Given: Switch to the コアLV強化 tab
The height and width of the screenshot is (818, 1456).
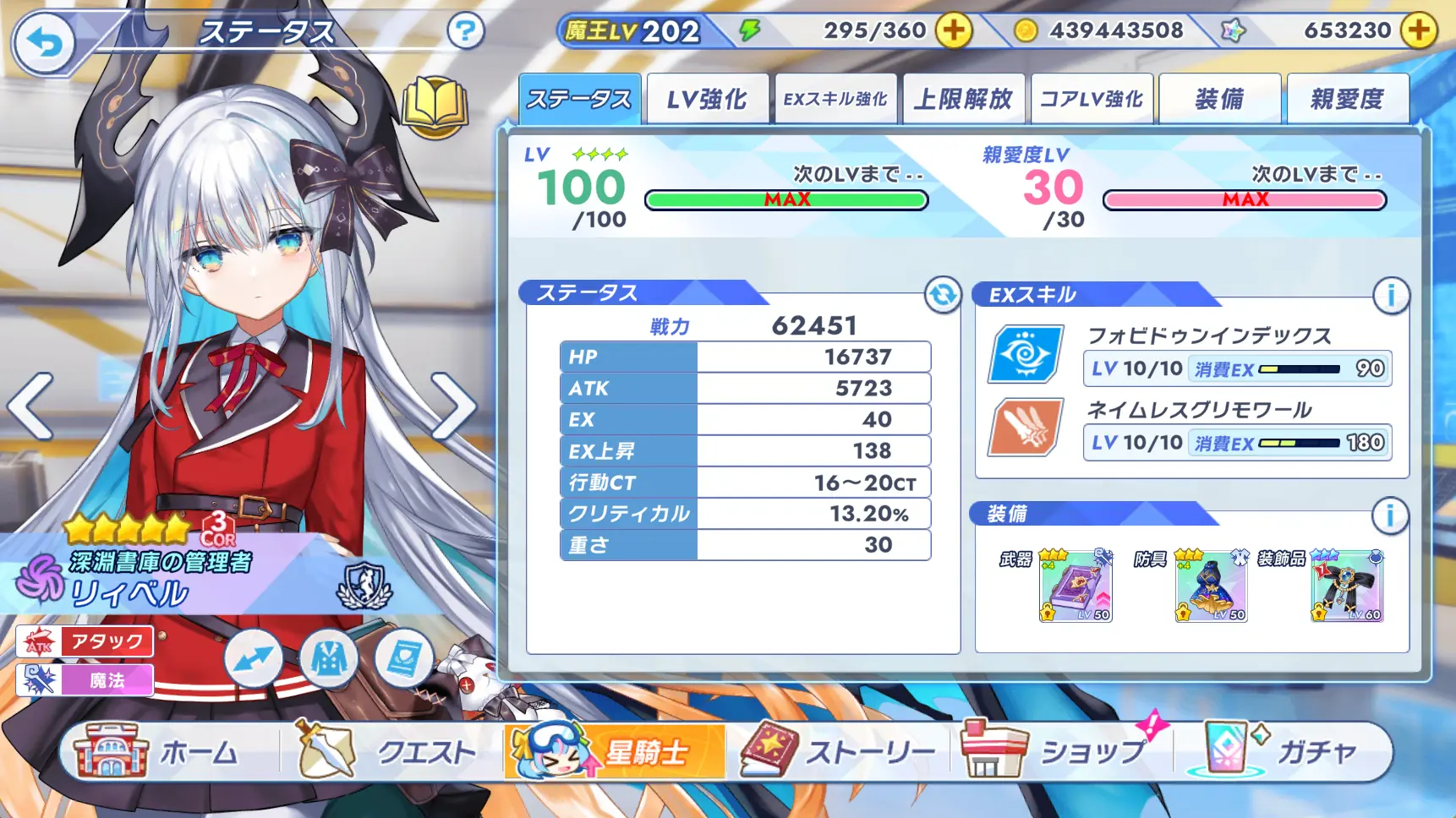Looking at the screenshot, I should click(1092, 100).
